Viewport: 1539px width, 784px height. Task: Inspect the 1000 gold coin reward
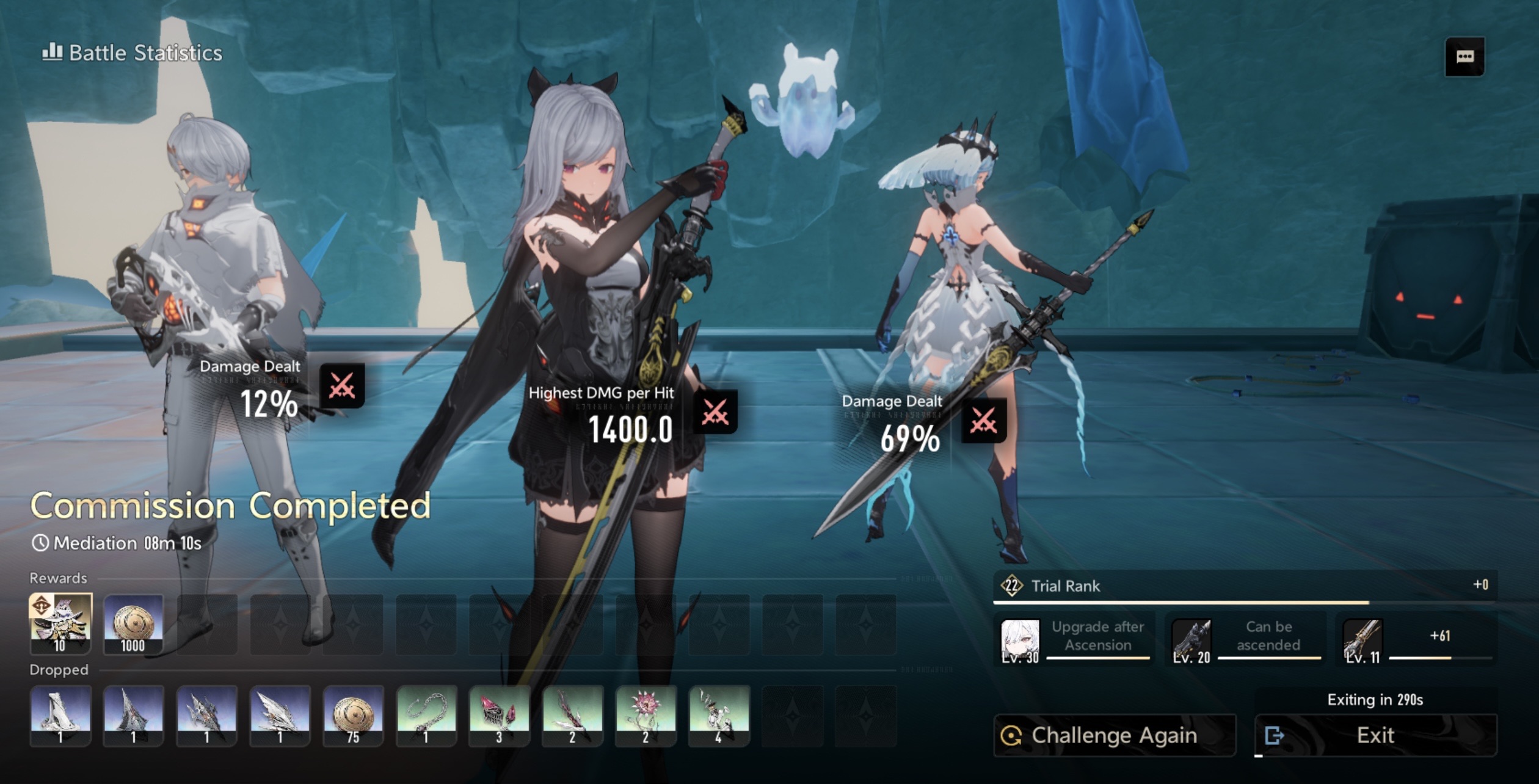(x=133, y=623)
